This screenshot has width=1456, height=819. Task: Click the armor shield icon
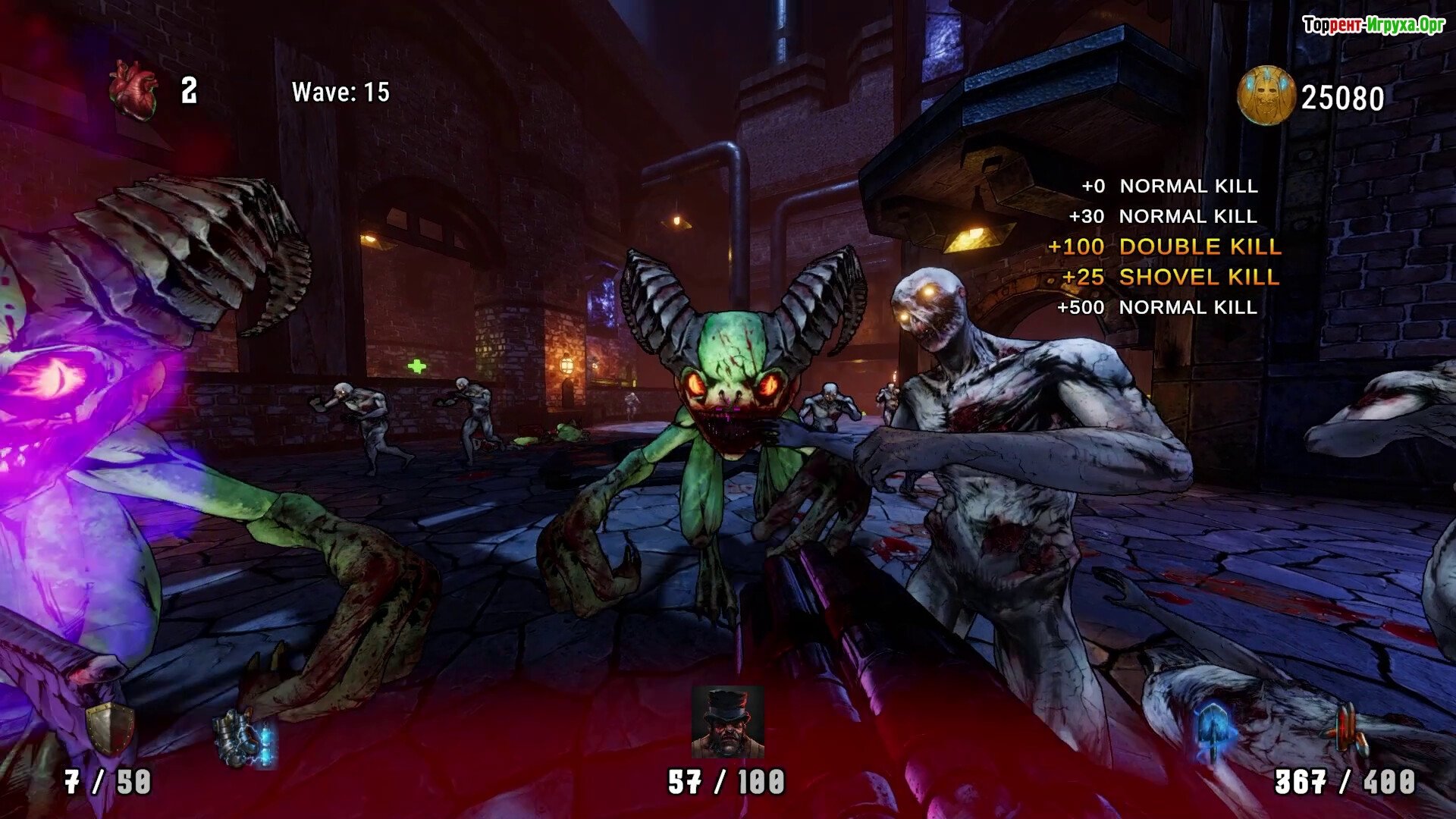point(110,730)
